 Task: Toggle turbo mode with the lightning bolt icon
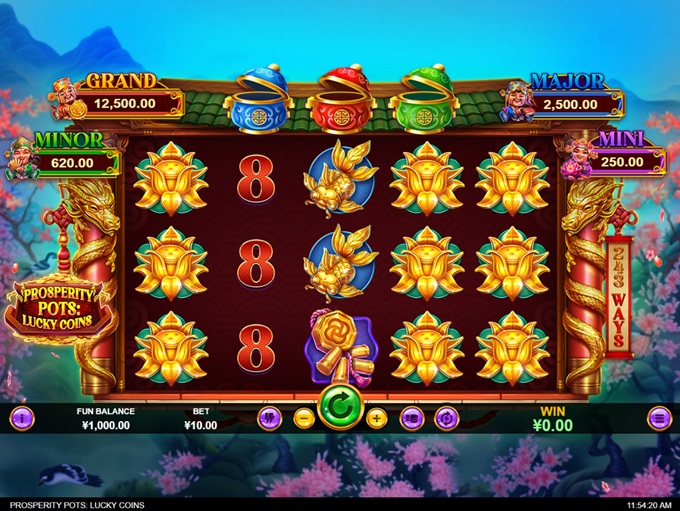[268, 418]
